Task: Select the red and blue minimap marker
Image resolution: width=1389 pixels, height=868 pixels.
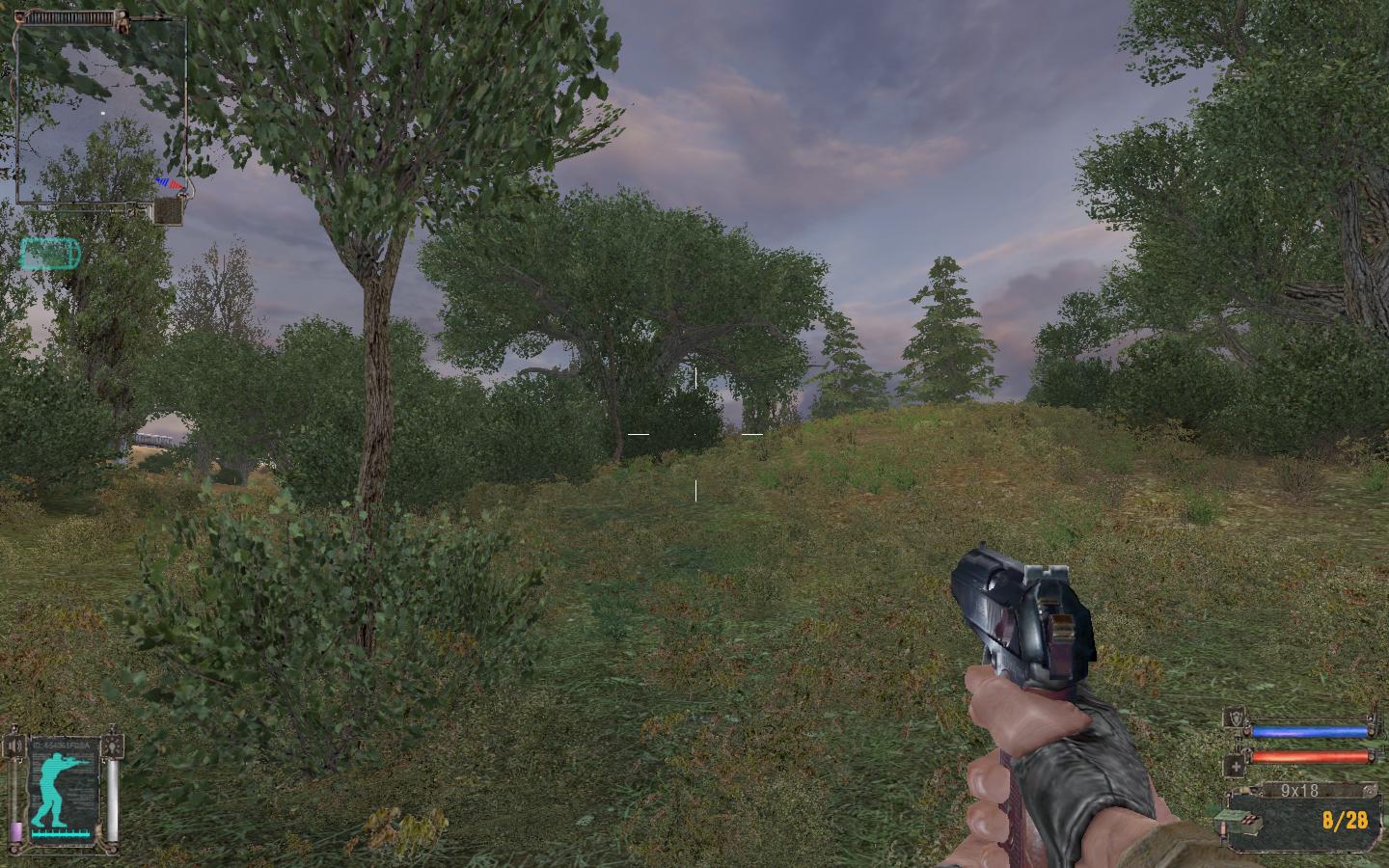Action: click(169, 182)
